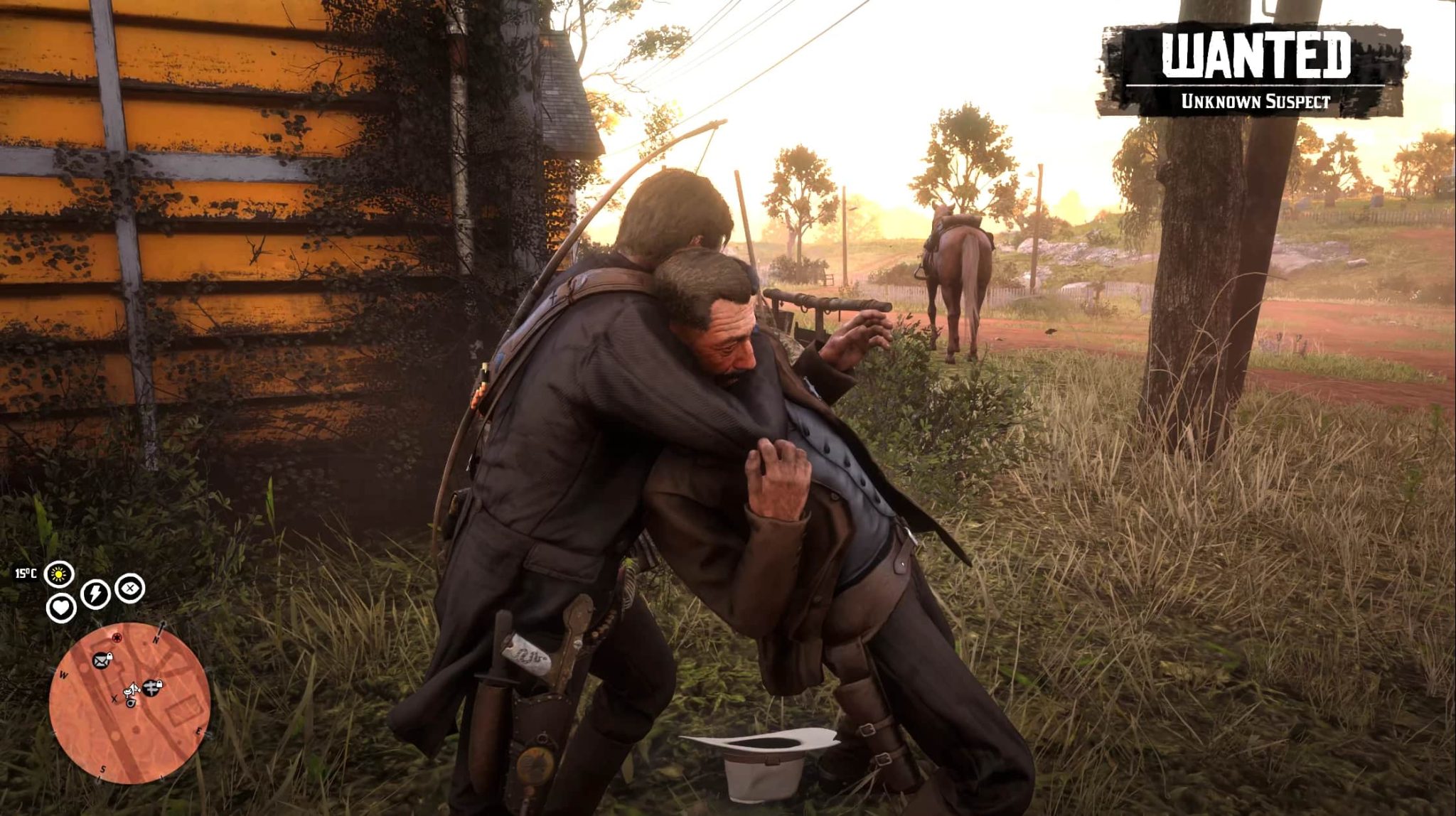Viewport: 1456px width, 816px height.
Task: Click the lock badge on the envelope minimap icon
Action: pyautogui.click(x=109, y=656)
